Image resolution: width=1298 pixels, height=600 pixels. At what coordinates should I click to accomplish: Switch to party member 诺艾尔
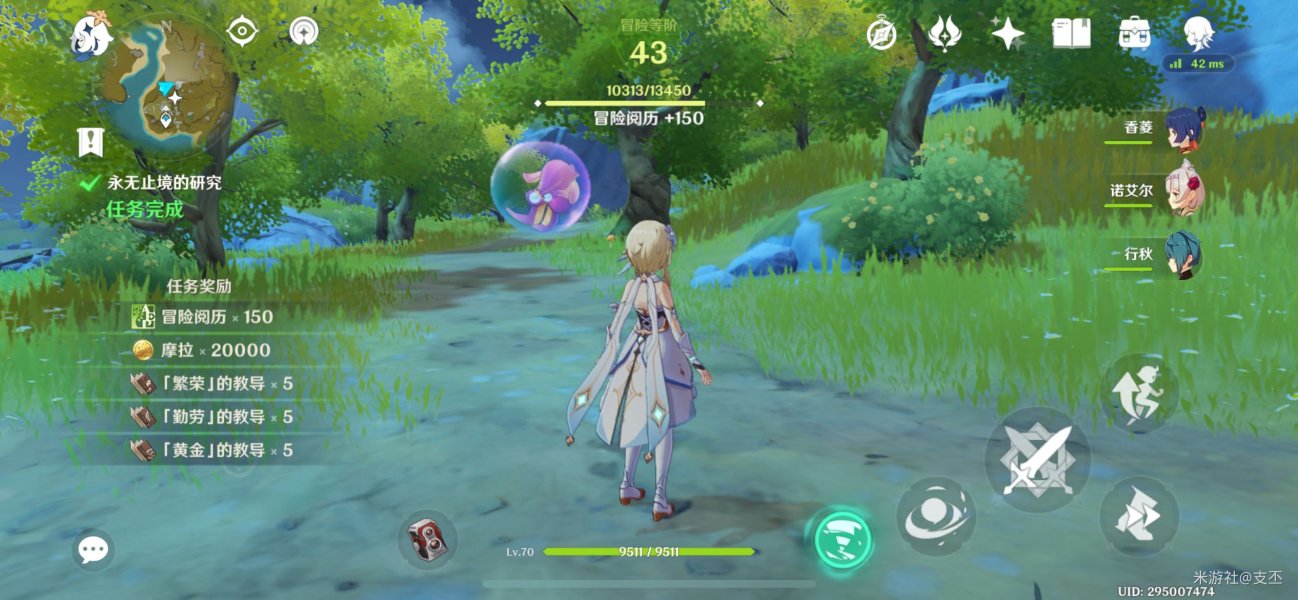(1184, 192)
